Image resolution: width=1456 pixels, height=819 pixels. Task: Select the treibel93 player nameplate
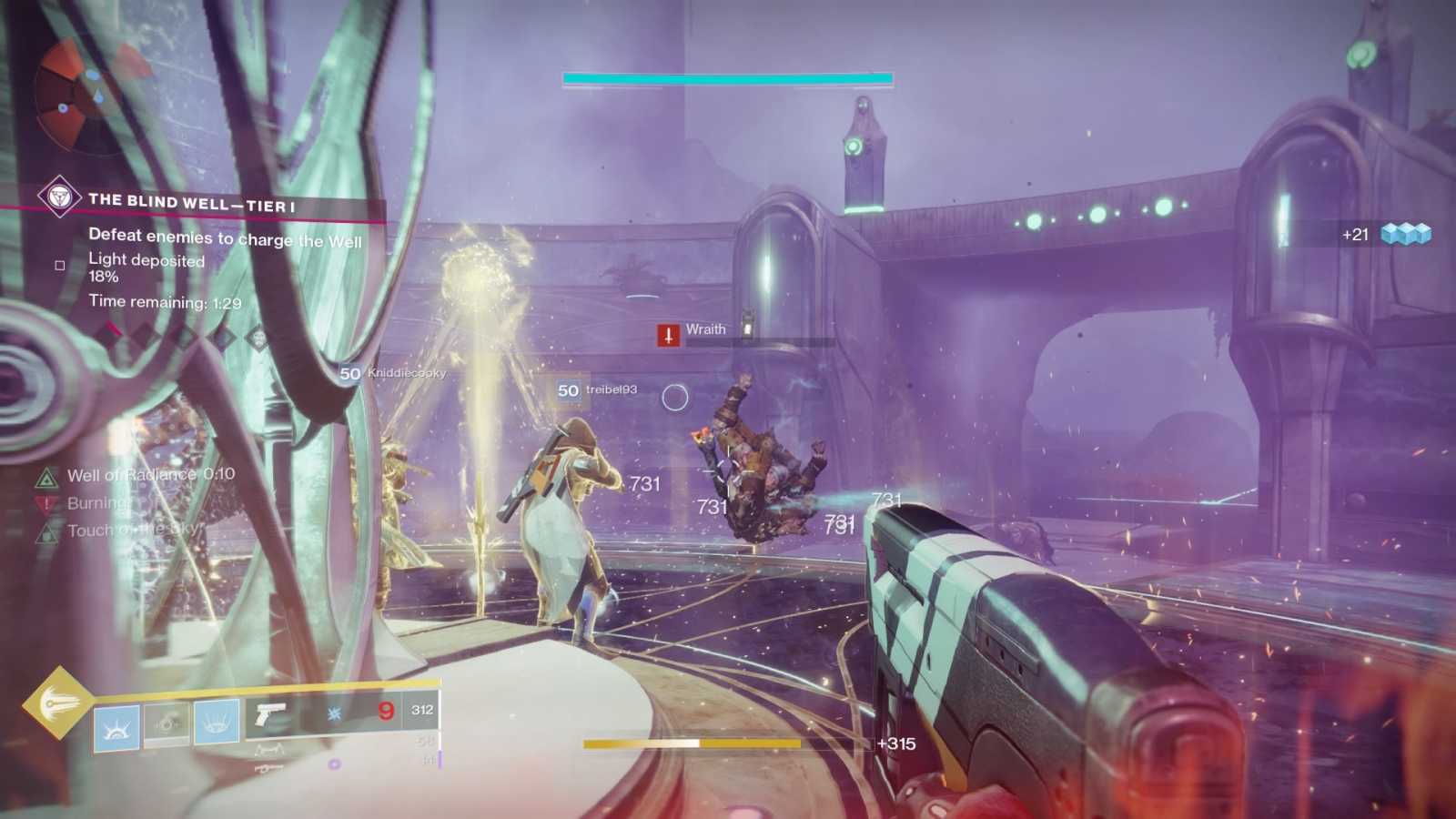pyautogui.click(x=598, y=390)
